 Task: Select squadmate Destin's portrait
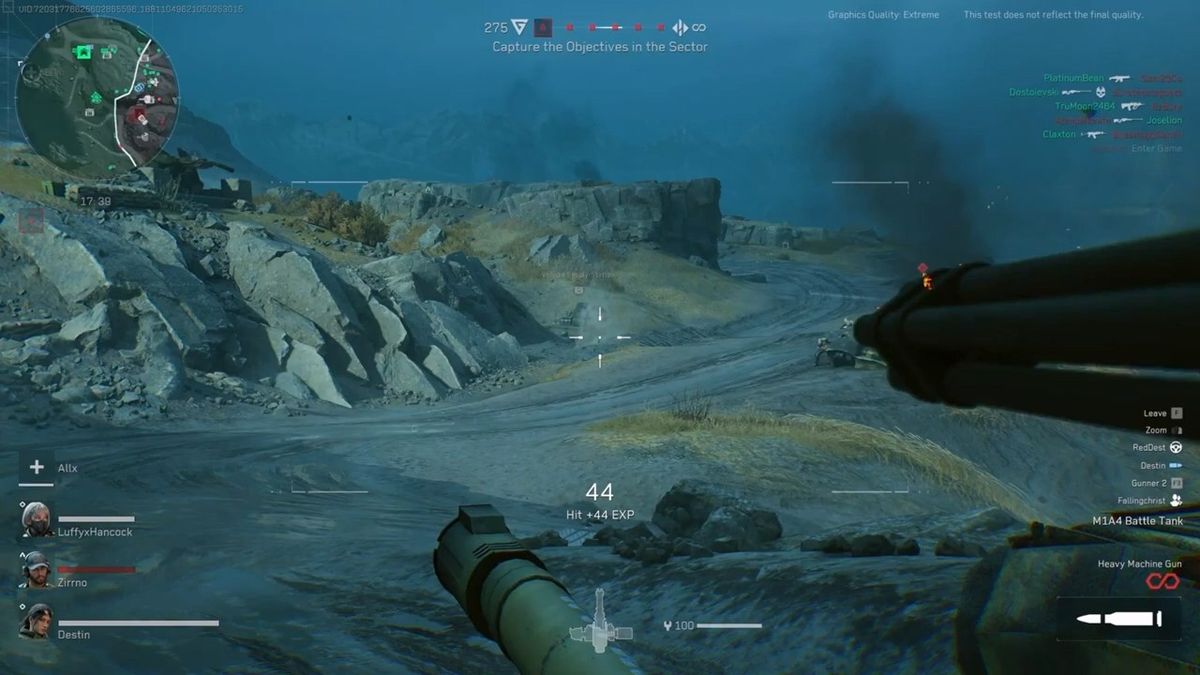pyautogui.click(x=37, y=621)
